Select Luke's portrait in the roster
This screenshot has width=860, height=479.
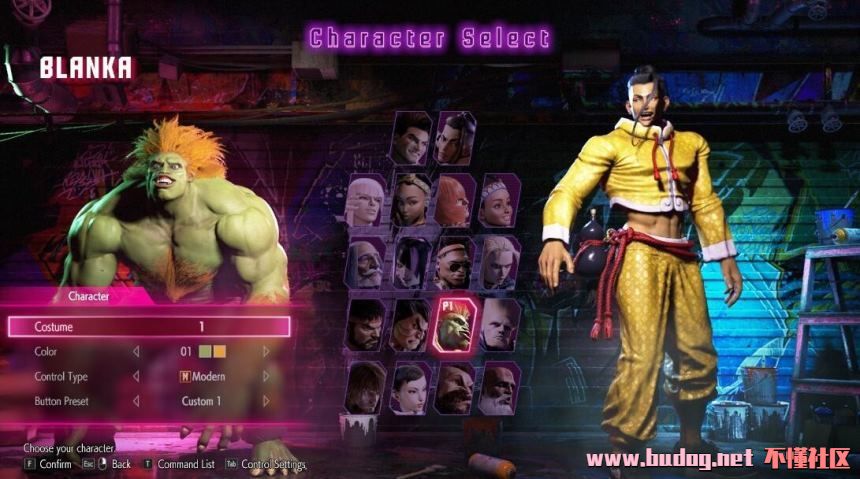410,139
